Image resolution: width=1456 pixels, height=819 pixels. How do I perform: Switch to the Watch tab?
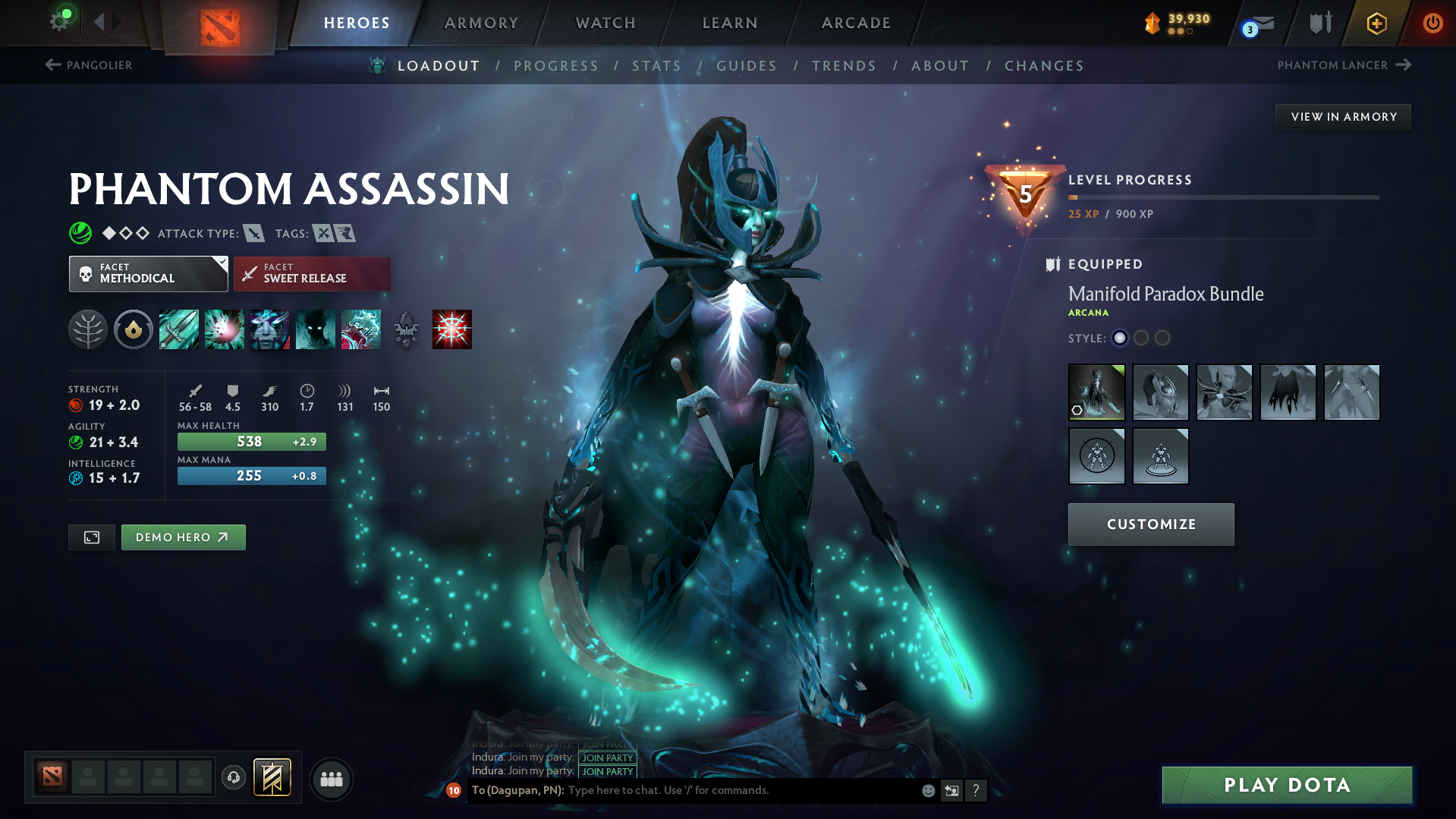605,23
